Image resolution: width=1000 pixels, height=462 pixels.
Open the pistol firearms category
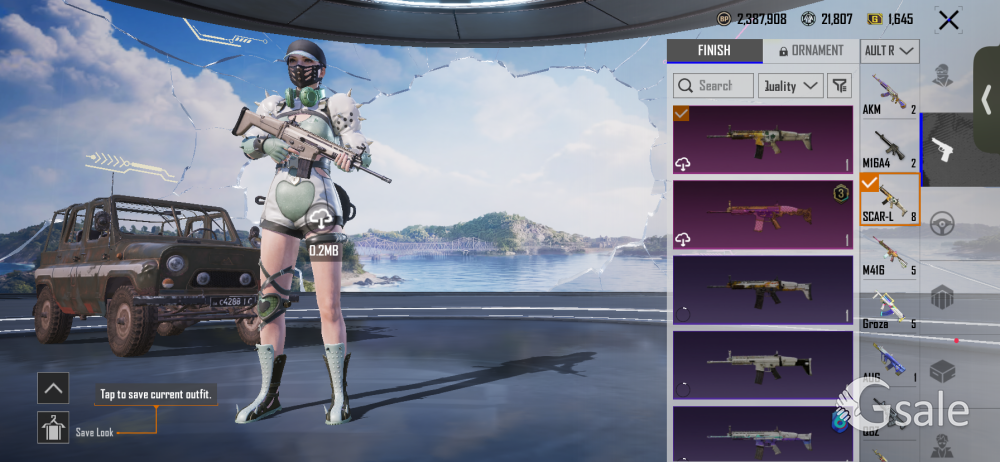tap(942, 150)
